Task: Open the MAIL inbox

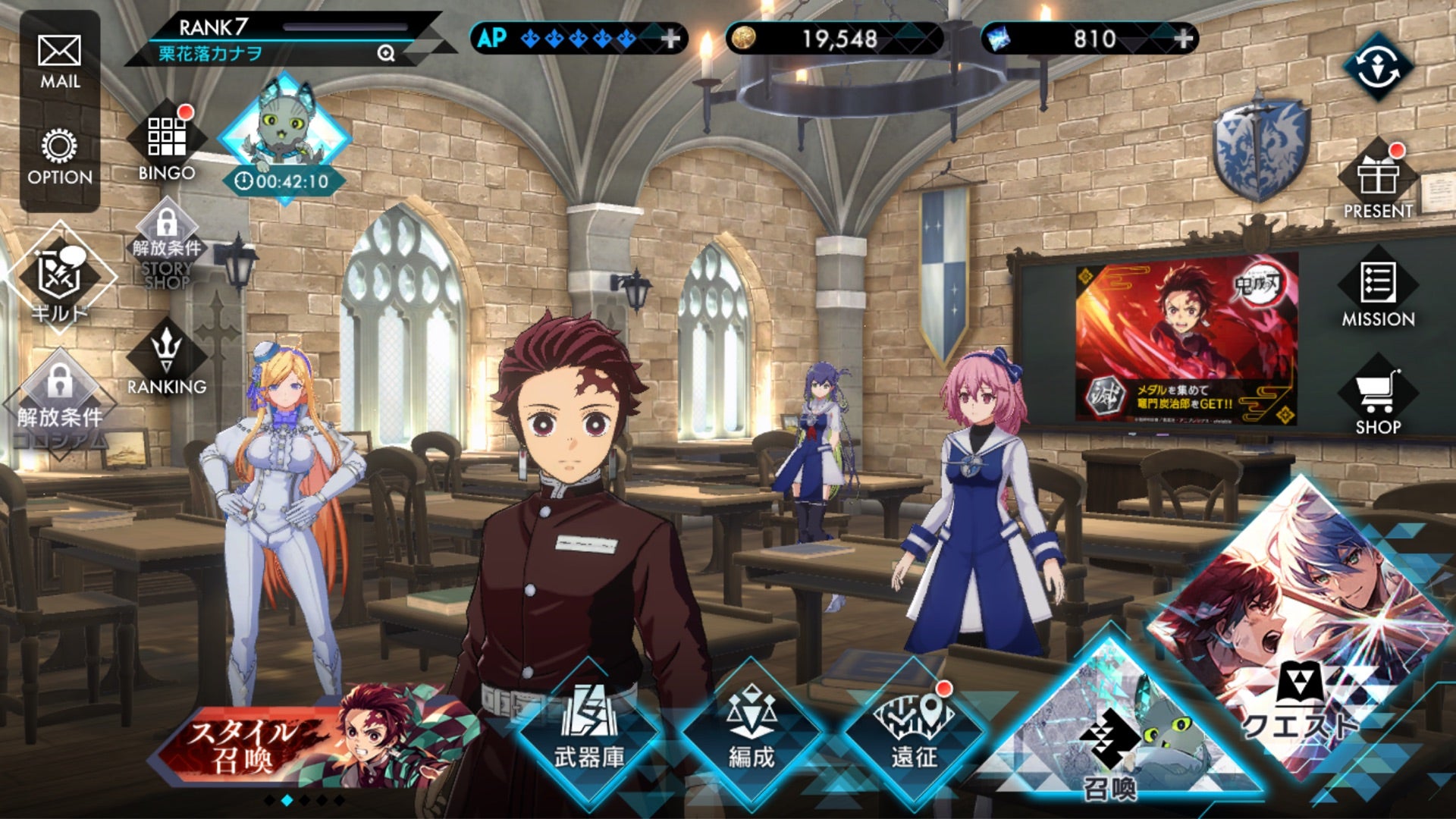Action: pyautogui.click(x=59, y=61)
